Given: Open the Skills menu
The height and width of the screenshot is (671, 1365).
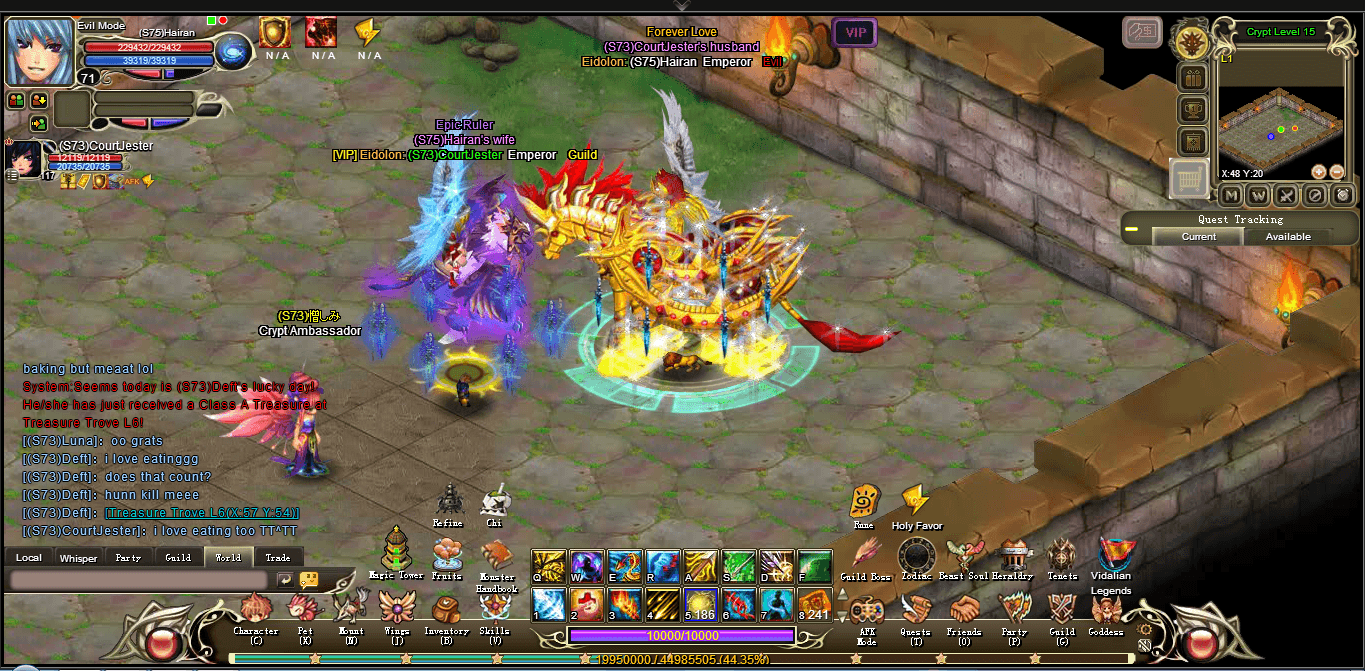Looking at the screenshot, I should (x=494, y=610).
